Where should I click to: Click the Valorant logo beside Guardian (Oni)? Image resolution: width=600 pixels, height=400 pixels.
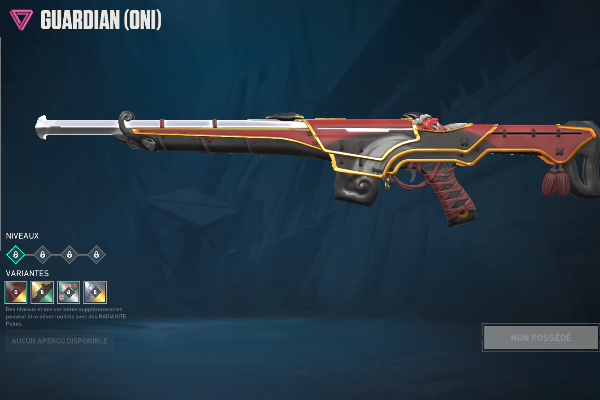pos(20,20)
